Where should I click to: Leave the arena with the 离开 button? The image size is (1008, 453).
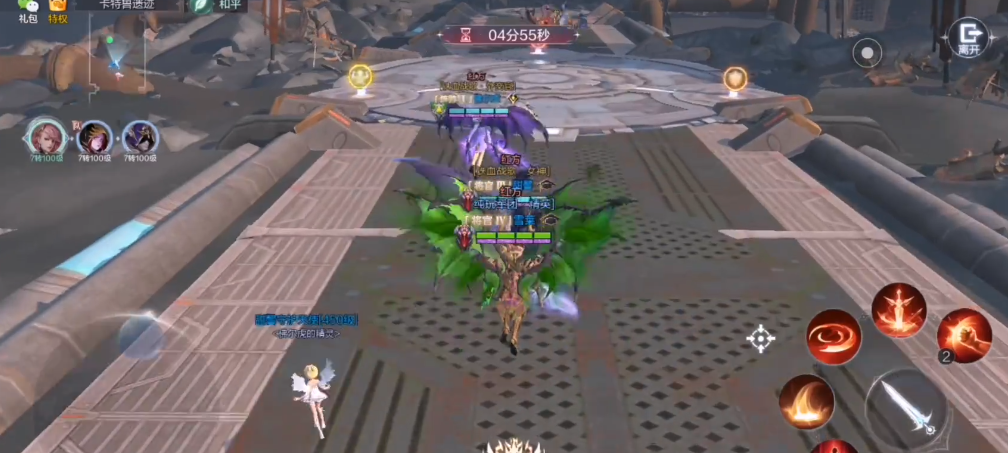pyautogui.click(x=967, y=36)
